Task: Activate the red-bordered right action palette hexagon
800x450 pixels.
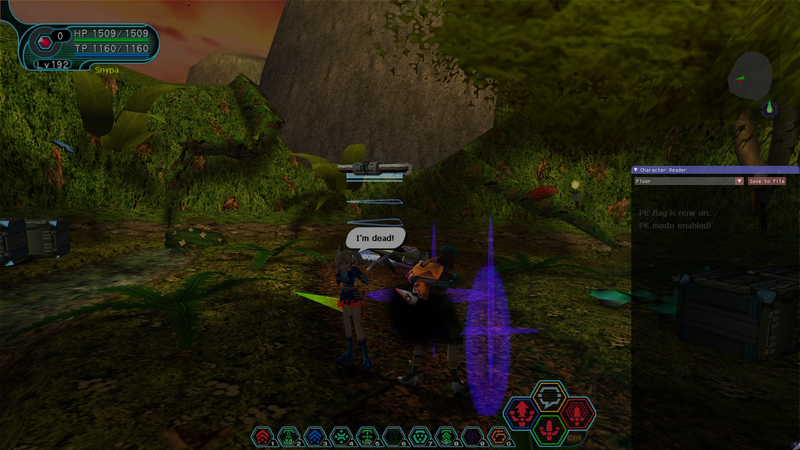Action: pyautogui.click(x=576, y=412)
